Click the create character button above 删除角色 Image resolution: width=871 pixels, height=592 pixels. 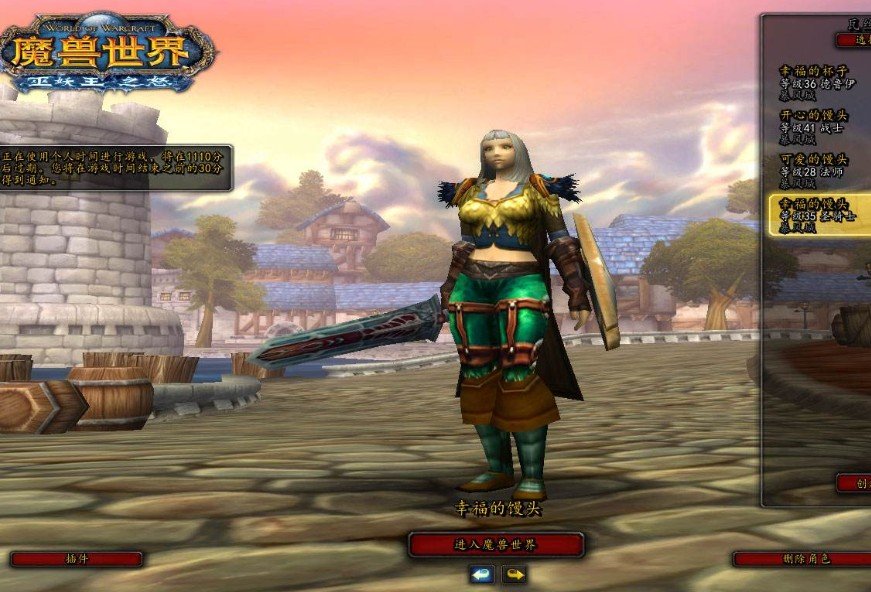coord(855,482)
